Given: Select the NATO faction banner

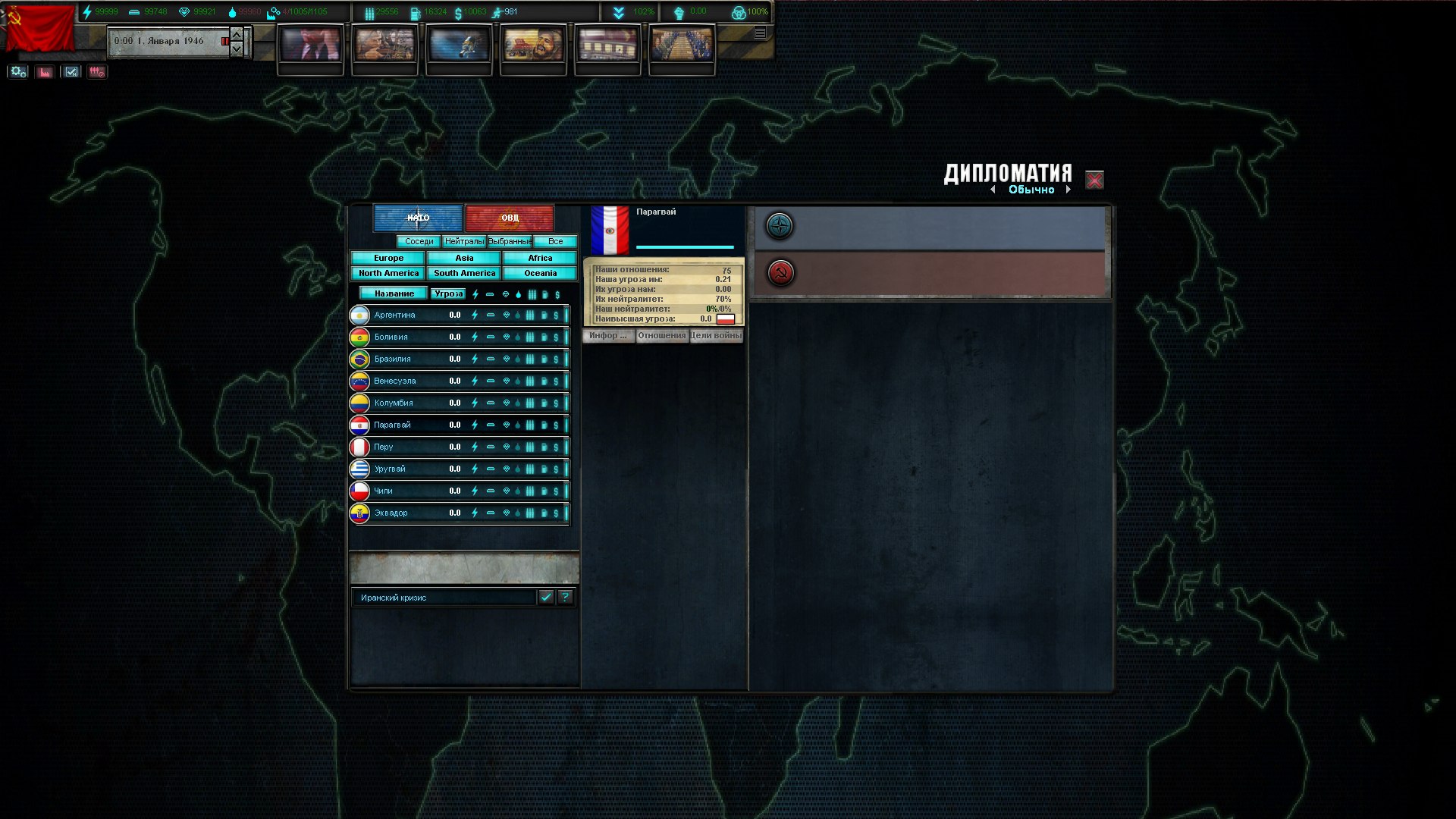Looking at the screenshot, I should [x=418, y=218].
